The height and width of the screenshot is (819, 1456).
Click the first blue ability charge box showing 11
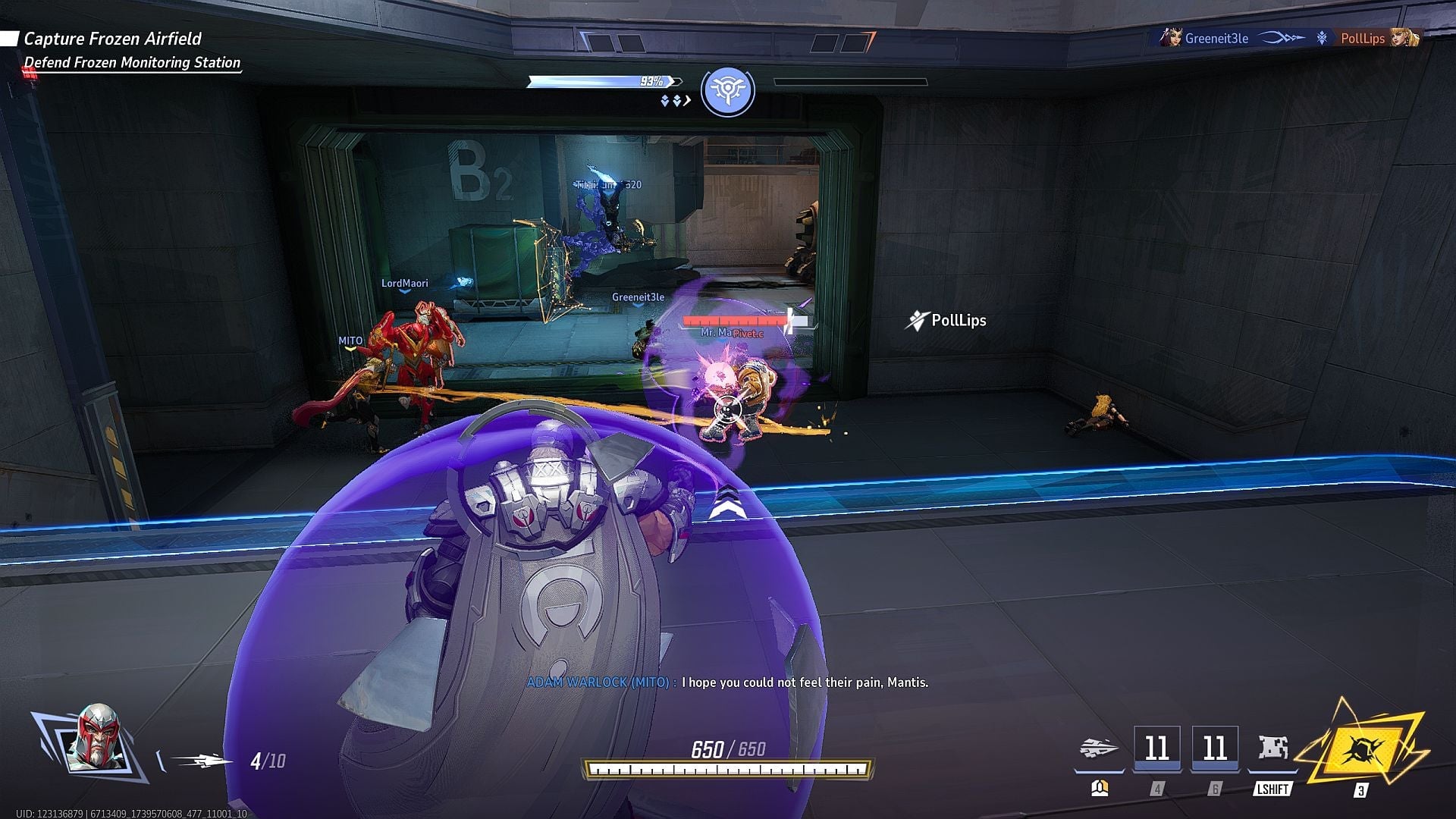tap(1158, 748)
